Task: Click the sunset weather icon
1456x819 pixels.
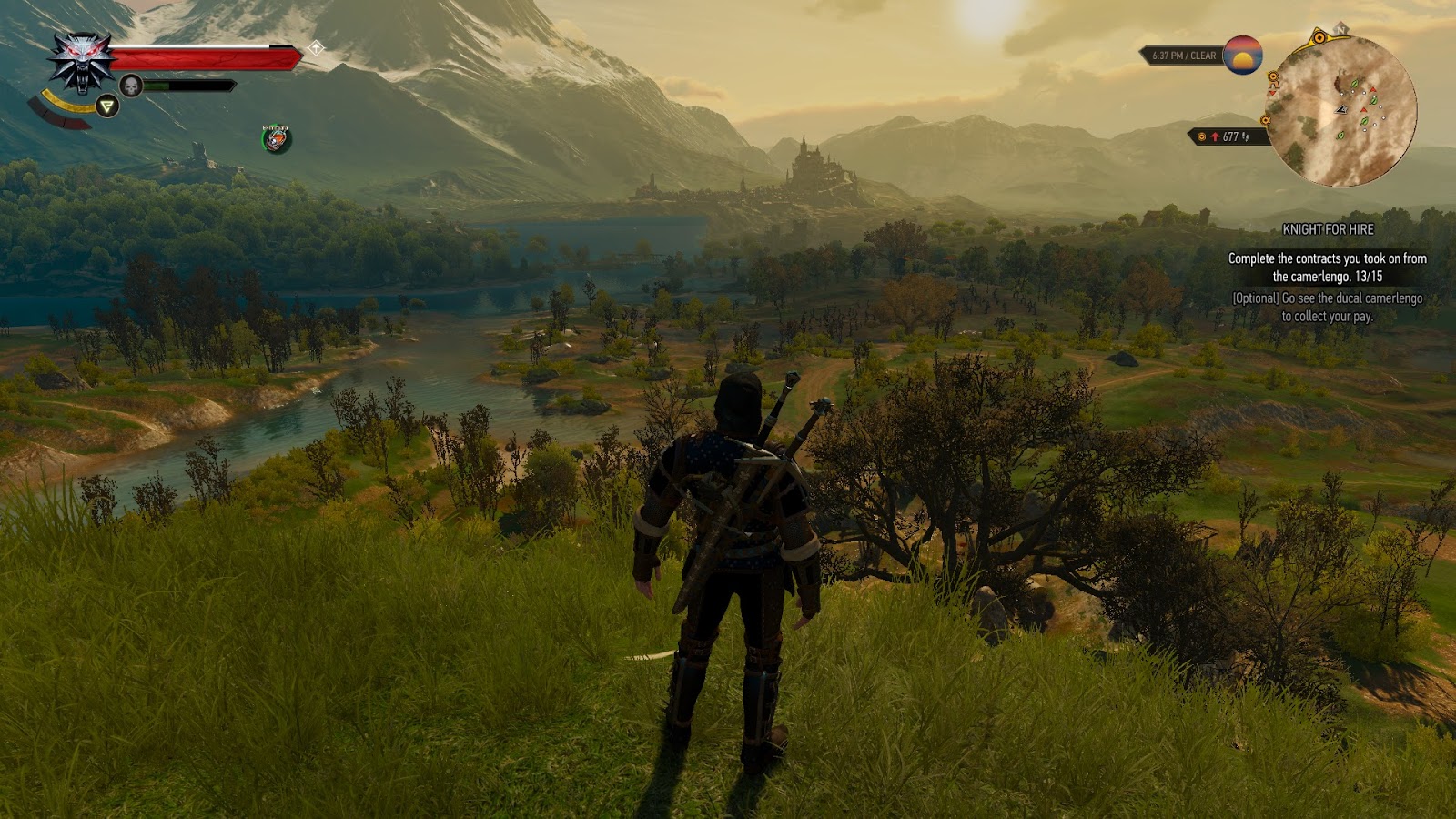Action: [1242, 55]
